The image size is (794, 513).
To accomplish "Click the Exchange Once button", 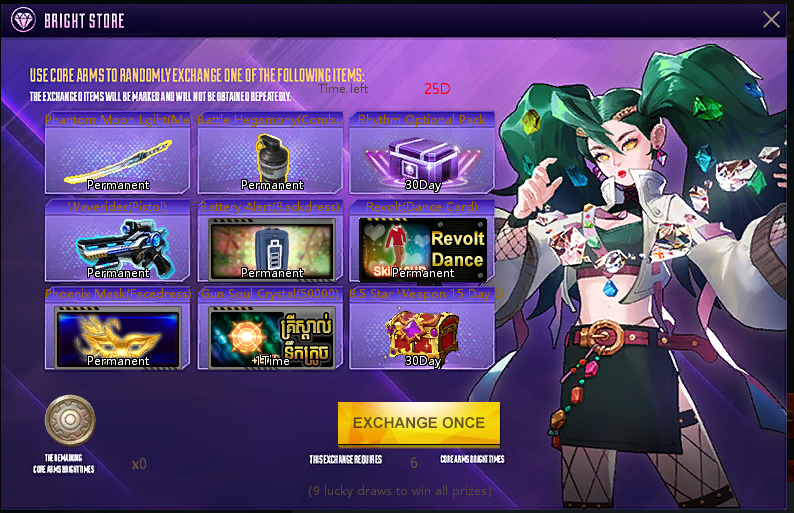I will click(418, 423).
